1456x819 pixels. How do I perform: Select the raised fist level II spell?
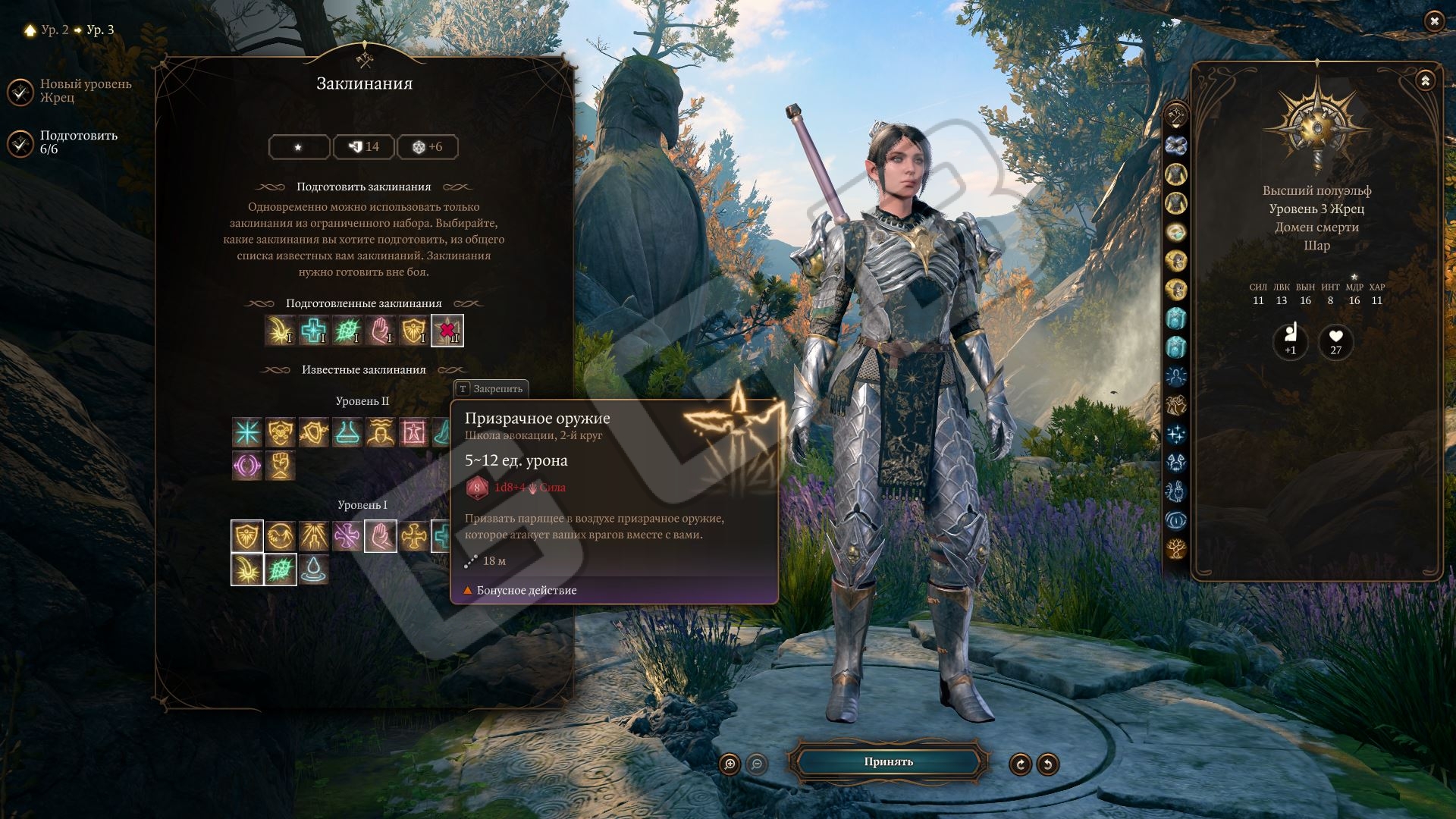pos(281,466)
